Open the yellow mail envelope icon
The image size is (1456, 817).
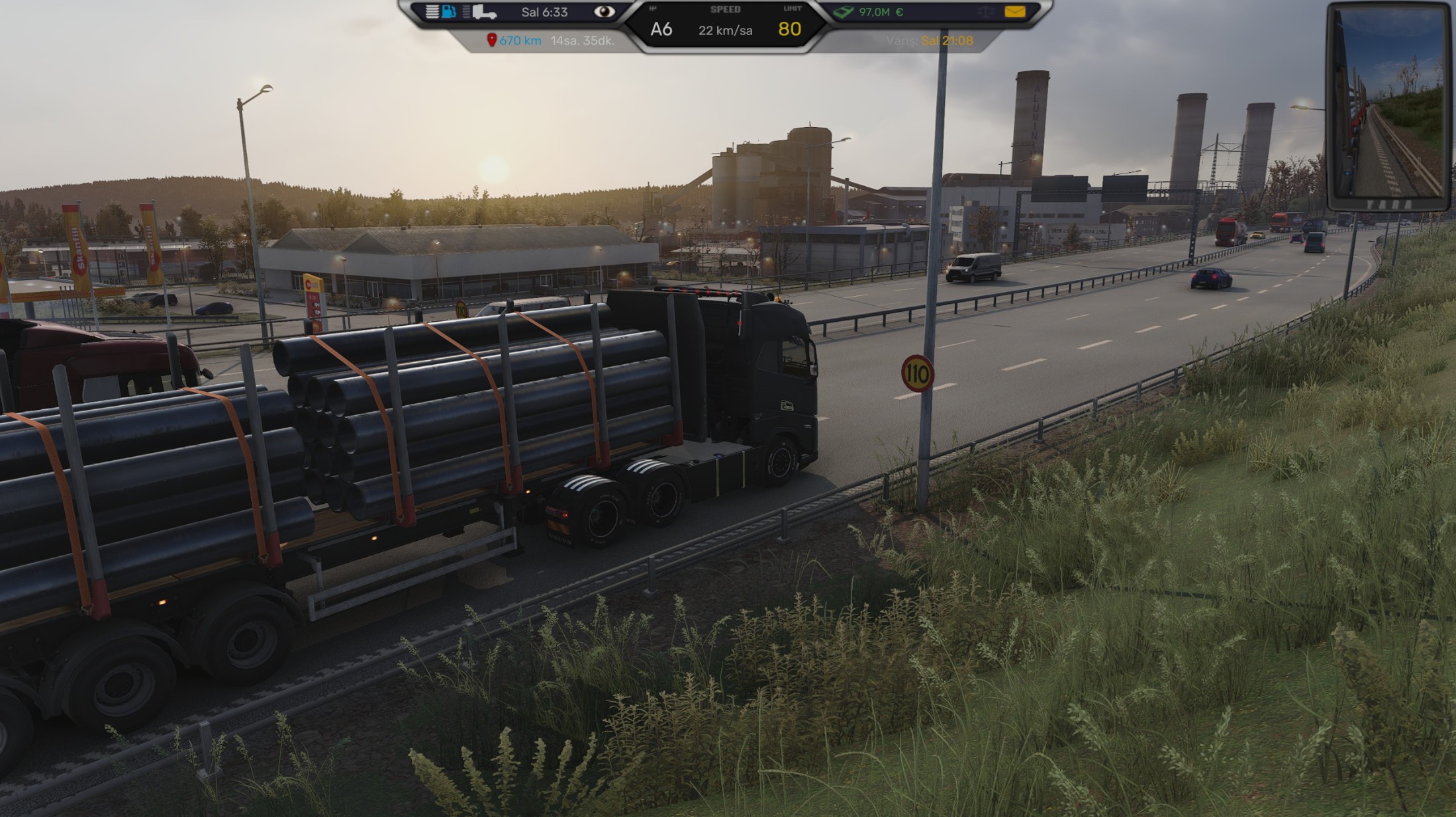[1014, 12]
